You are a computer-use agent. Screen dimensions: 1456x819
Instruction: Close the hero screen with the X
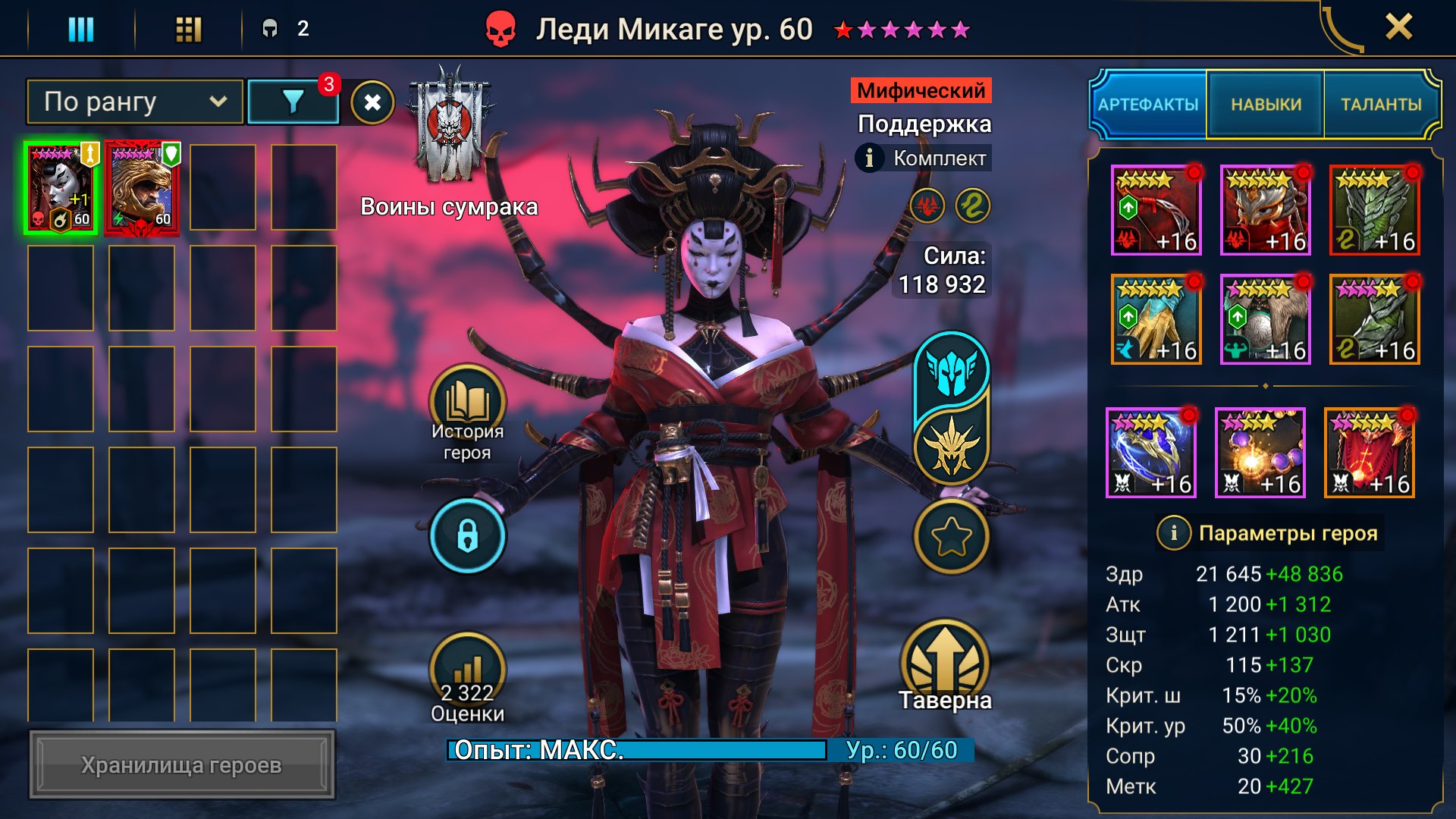tap(1398, 28)
